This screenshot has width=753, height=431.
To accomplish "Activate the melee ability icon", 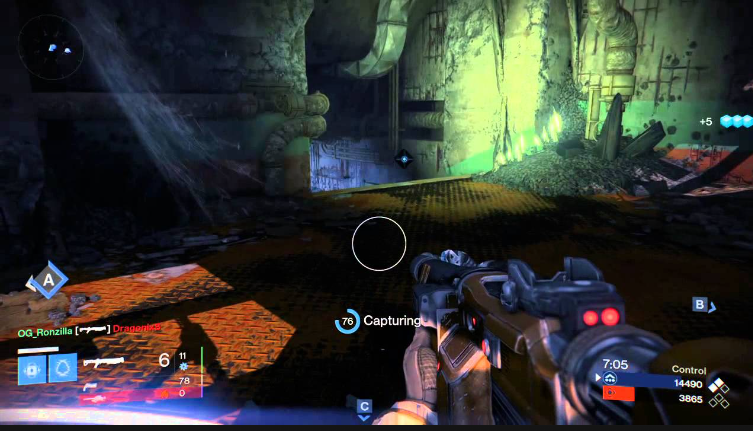I will (63, 368).
